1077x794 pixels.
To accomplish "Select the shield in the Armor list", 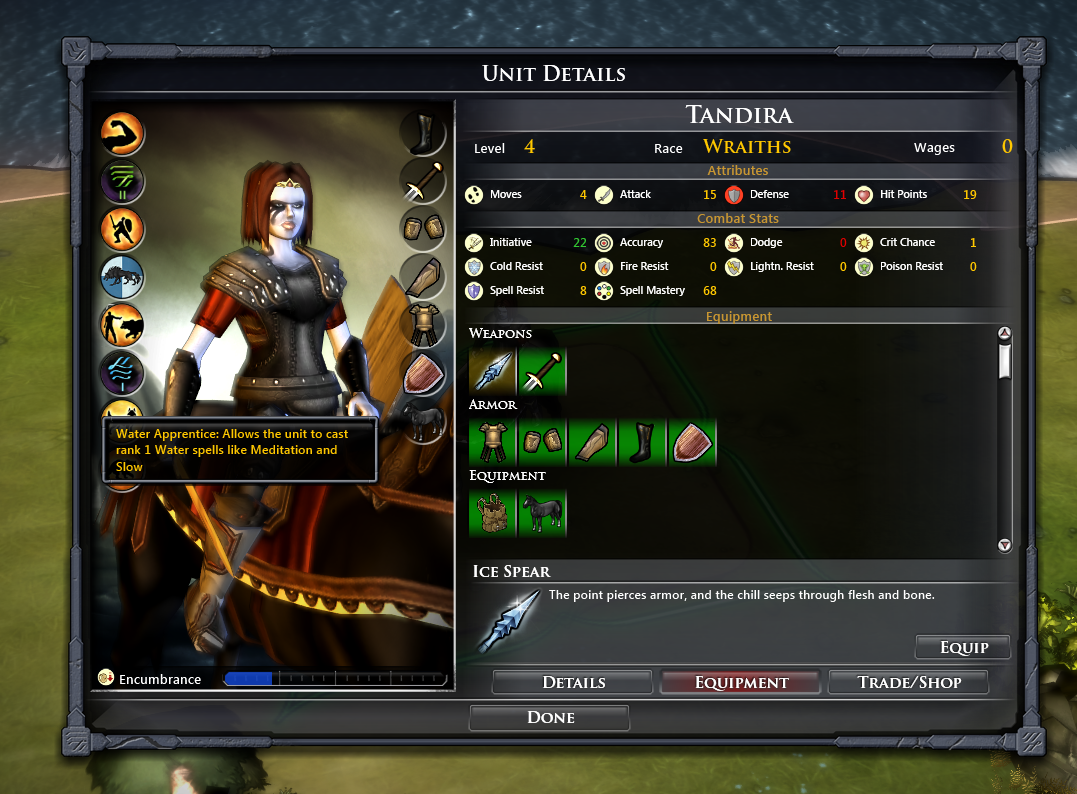I will (x=692, y=441).
